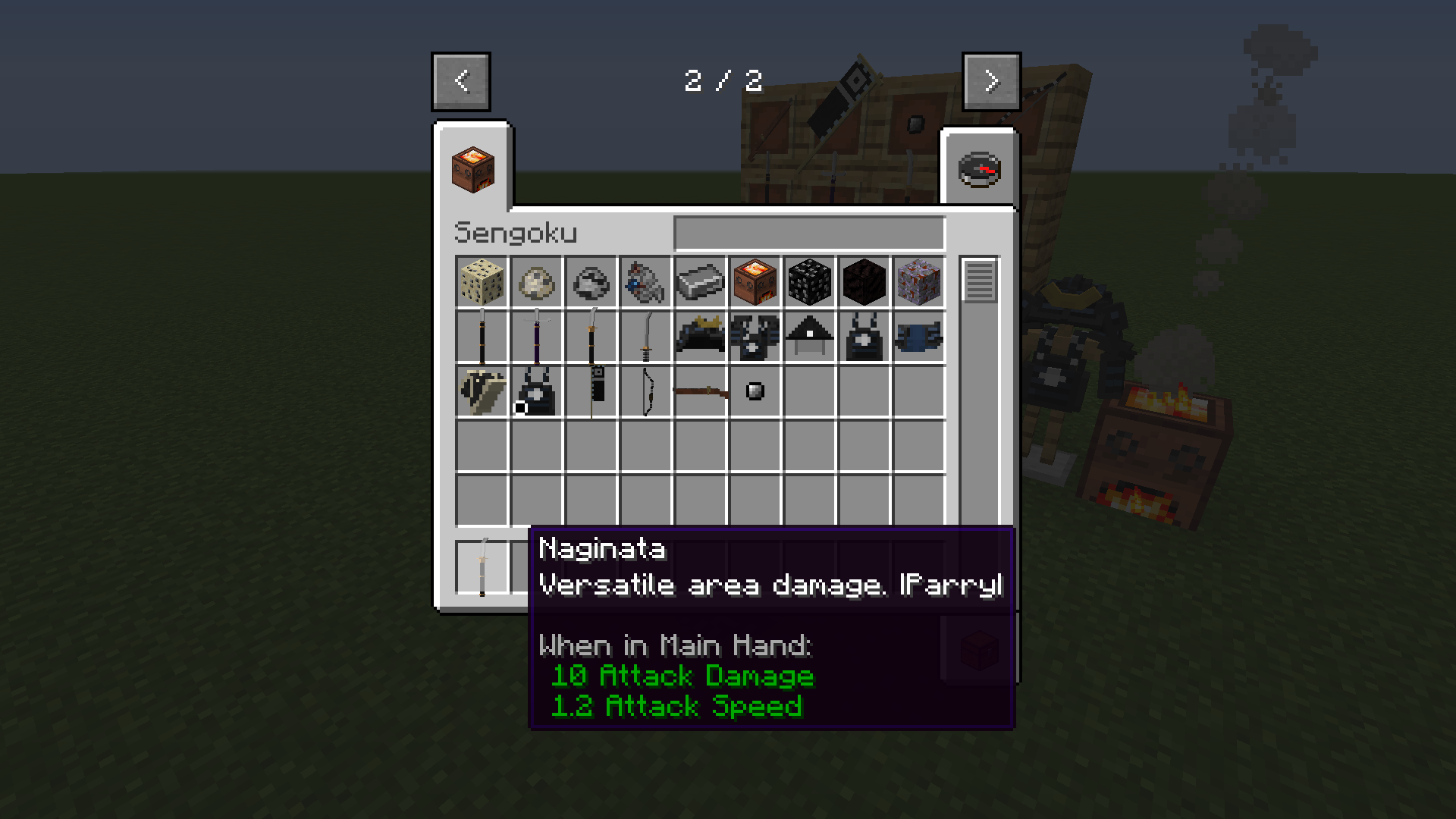Grab the kasa straw hat item
Screen dimensions: 1456x819
(x=808, y=337)
